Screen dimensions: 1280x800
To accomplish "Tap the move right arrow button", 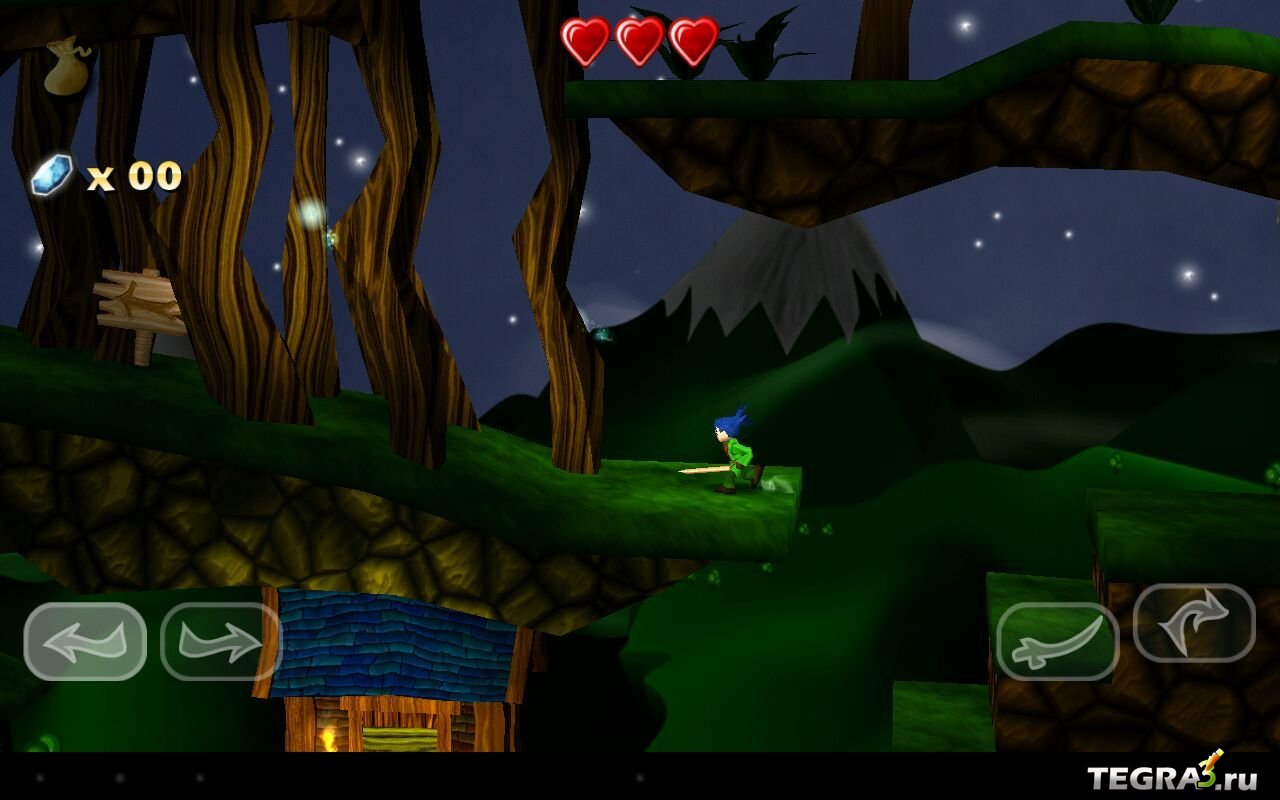I will coord(220,641).
